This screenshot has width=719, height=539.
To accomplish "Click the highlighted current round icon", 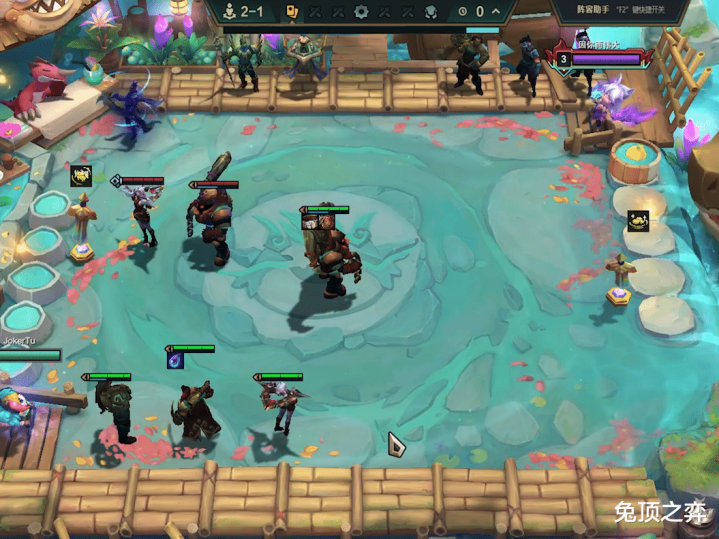I will click(293, 12).
